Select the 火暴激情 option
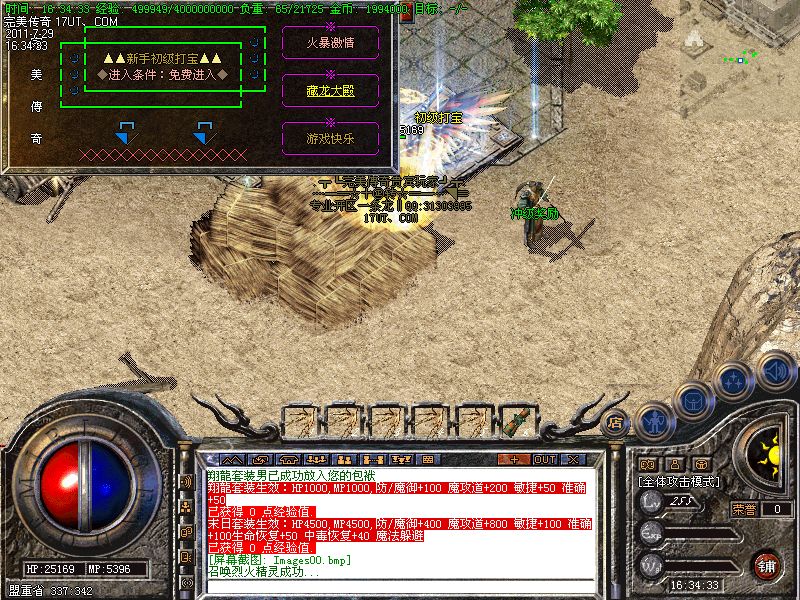This screenshot has width=800, height=600. (330, 42)
